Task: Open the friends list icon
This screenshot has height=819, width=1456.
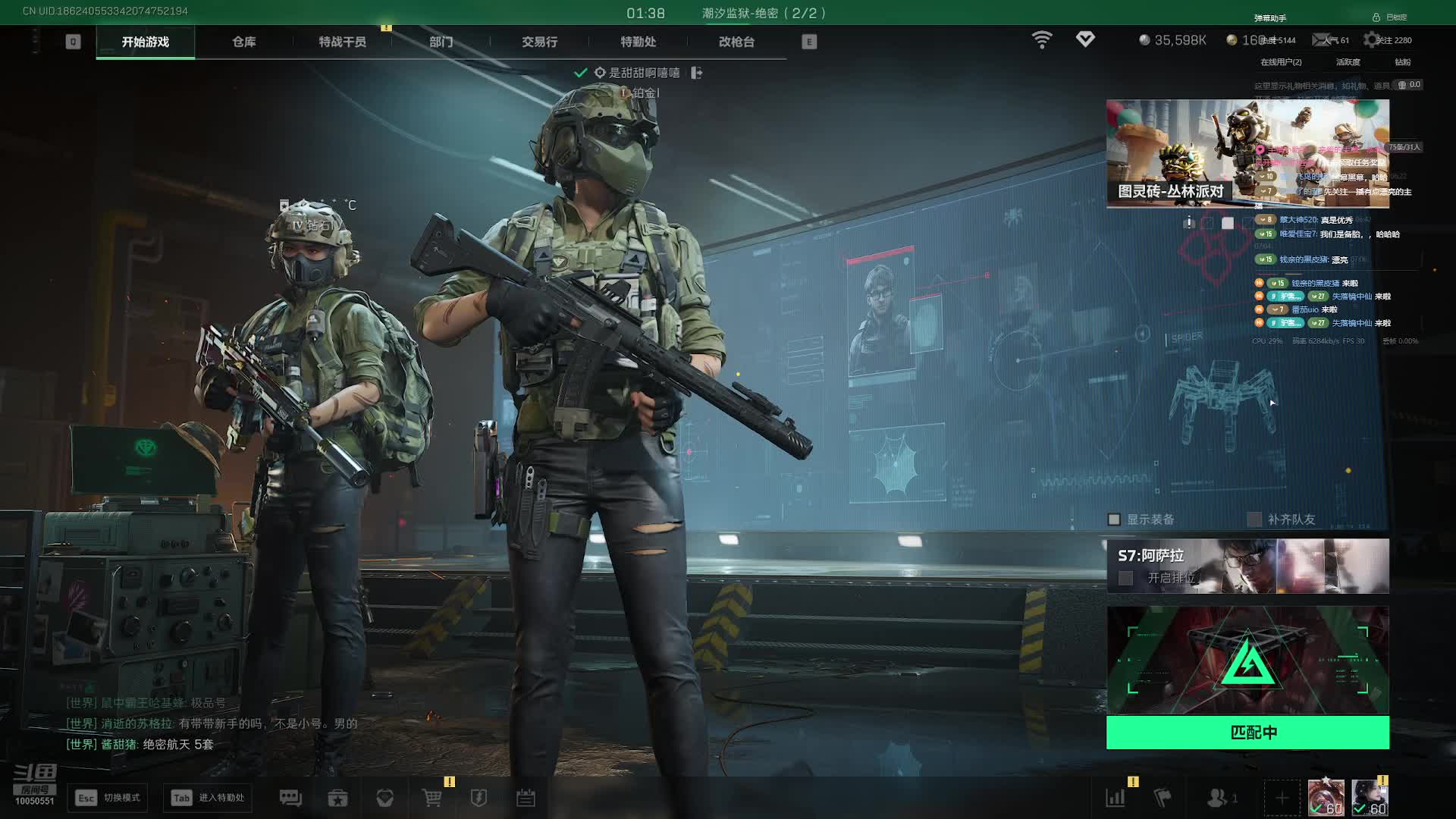Action: [x=1217, y=798]
